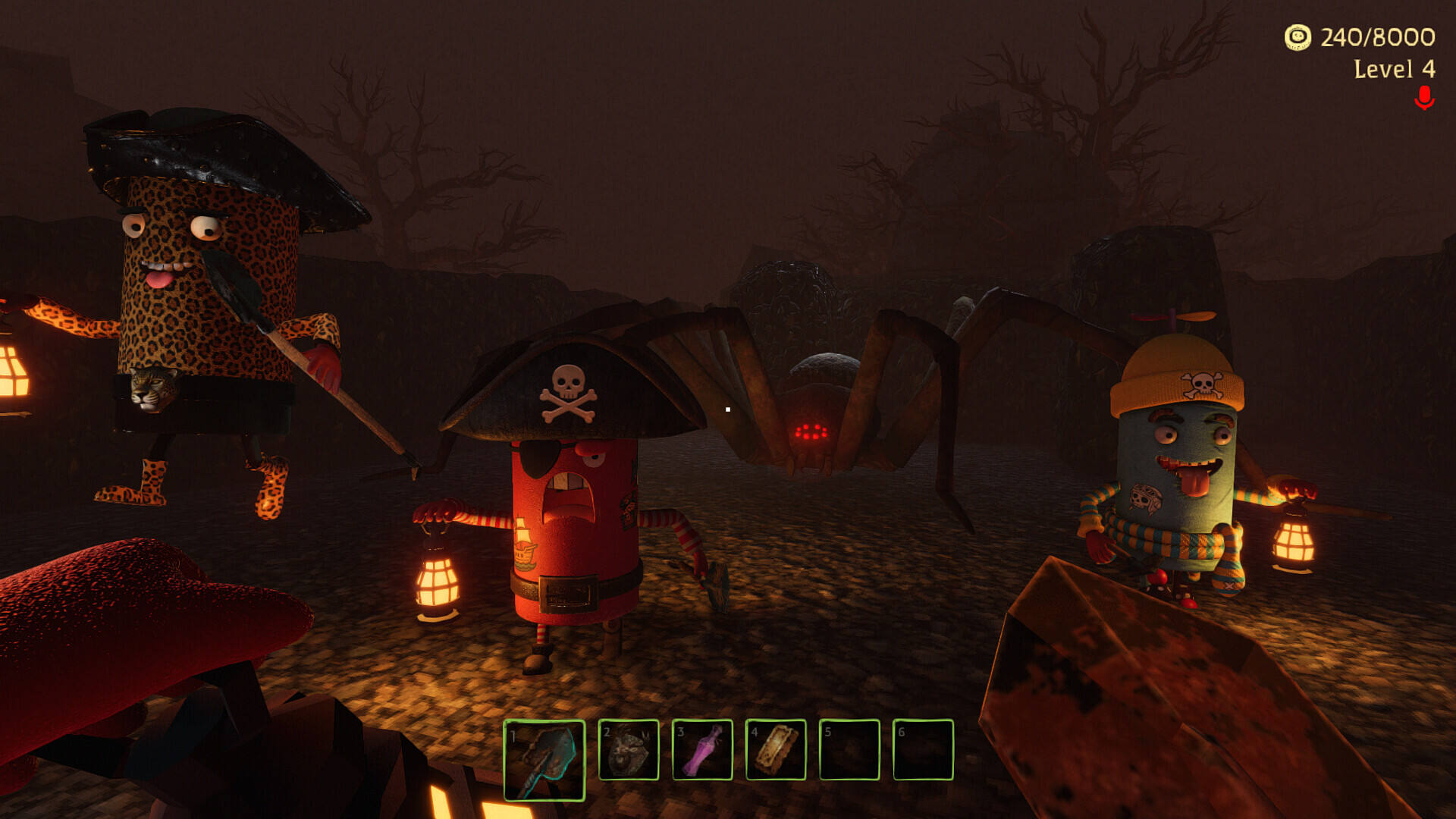This screenshot has height=819, width=1456.
Task: Select the shovel in hotbar slot 1
Action: pos(544,759)
